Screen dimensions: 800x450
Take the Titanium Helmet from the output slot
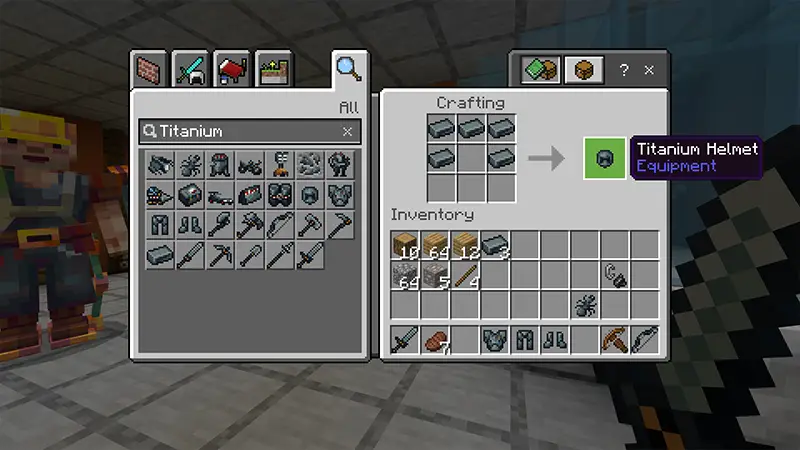[605, 158]
